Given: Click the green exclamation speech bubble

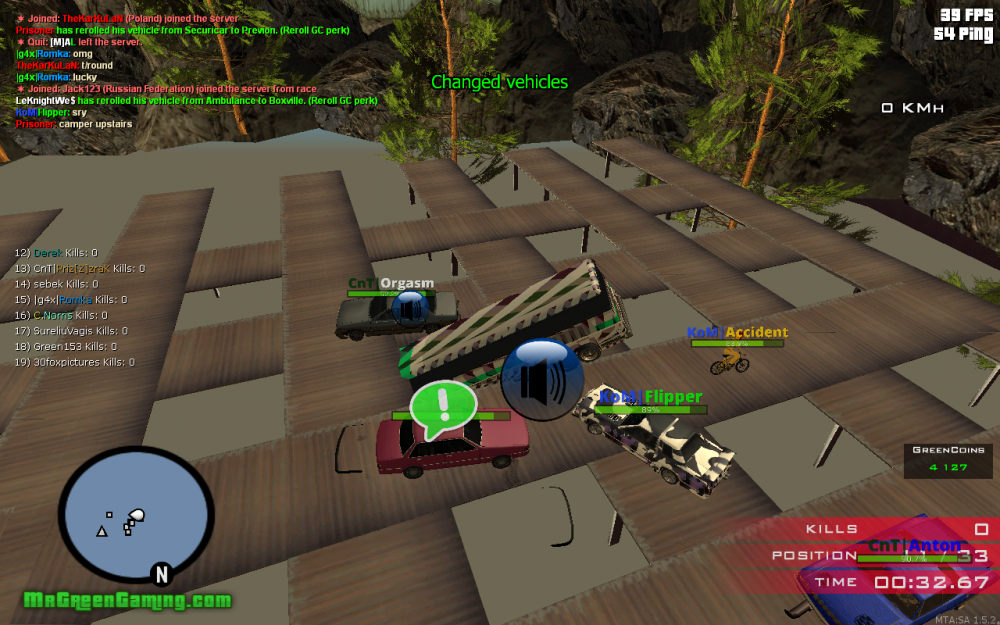Looking at the screenshot, I should click(x=443, y=409).
